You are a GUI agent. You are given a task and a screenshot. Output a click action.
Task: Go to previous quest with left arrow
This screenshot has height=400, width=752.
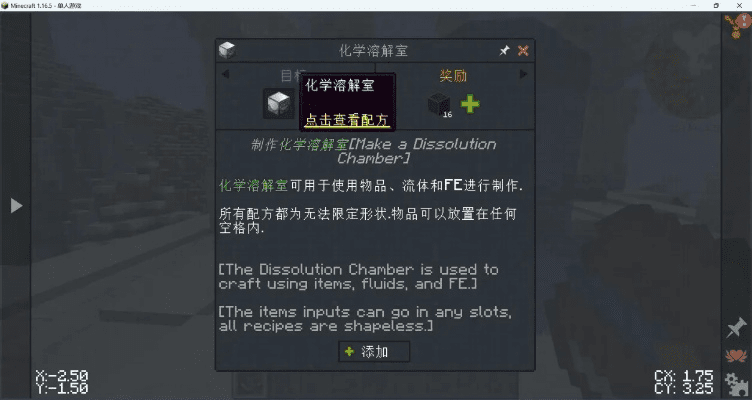[225, 74]
